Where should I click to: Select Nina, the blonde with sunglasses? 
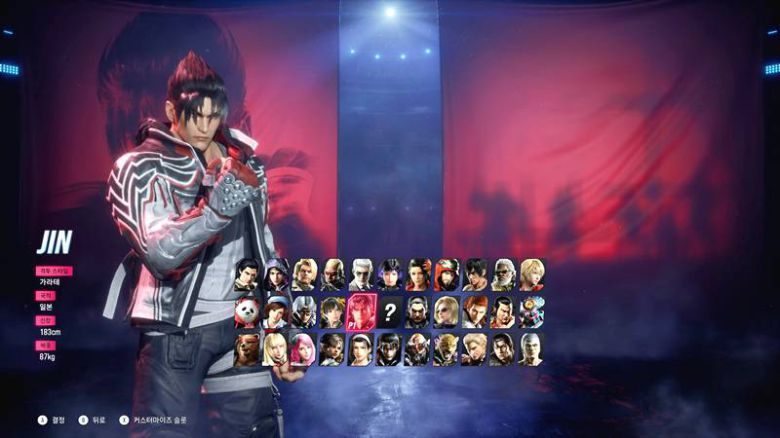pos(447,312)
